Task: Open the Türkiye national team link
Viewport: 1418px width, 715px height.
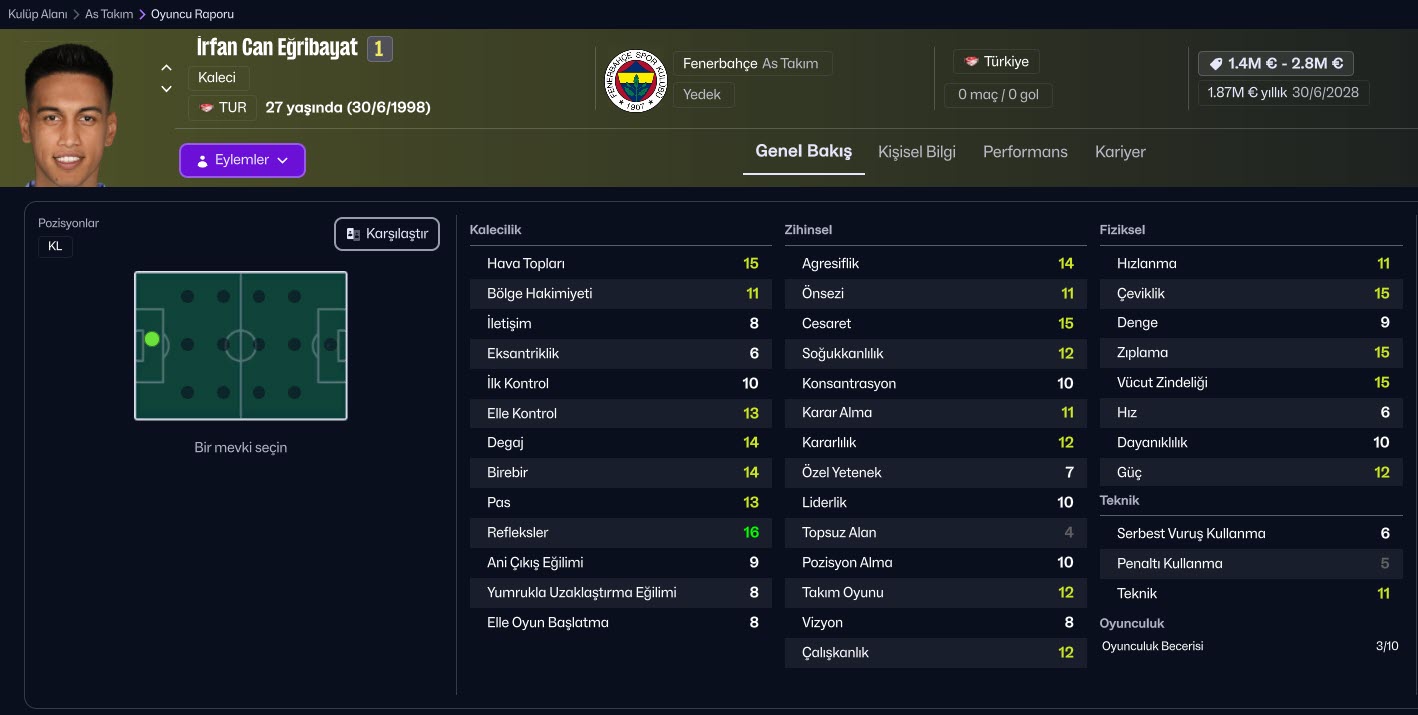Action: 996,61
